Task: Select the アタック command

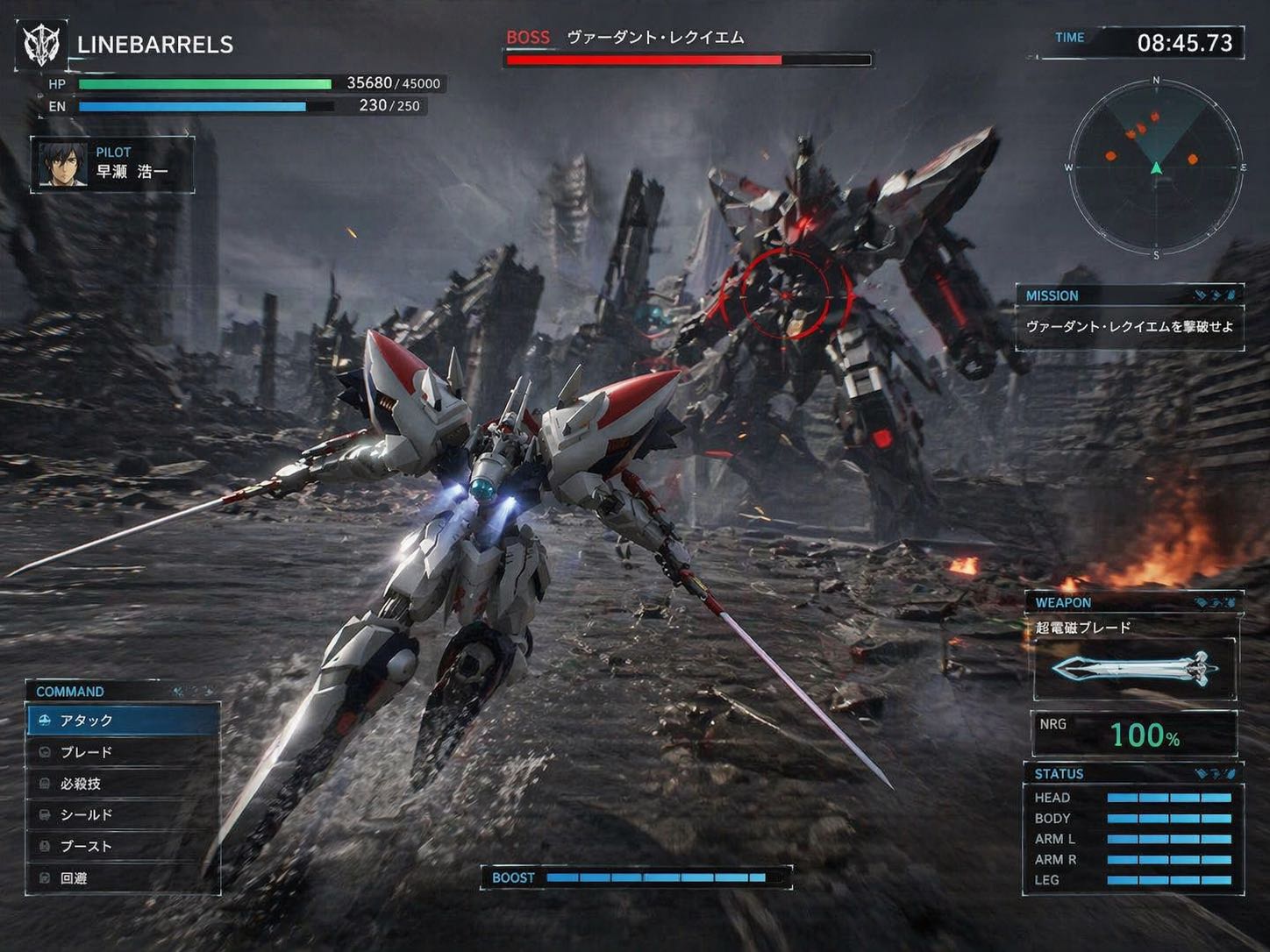Action: click(123, 721)
